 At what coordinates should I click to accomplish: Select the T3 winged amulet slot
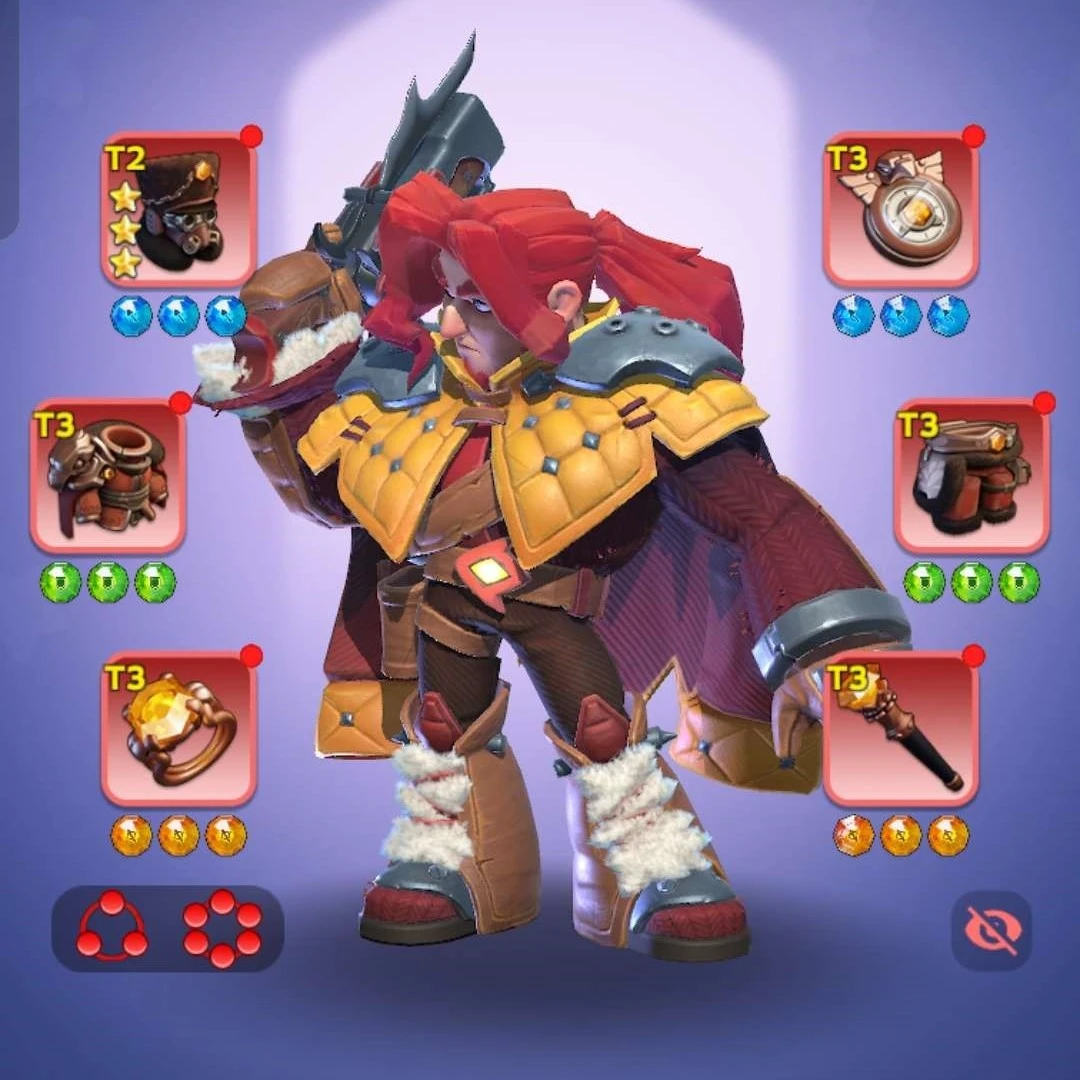[x=900, y=210]
